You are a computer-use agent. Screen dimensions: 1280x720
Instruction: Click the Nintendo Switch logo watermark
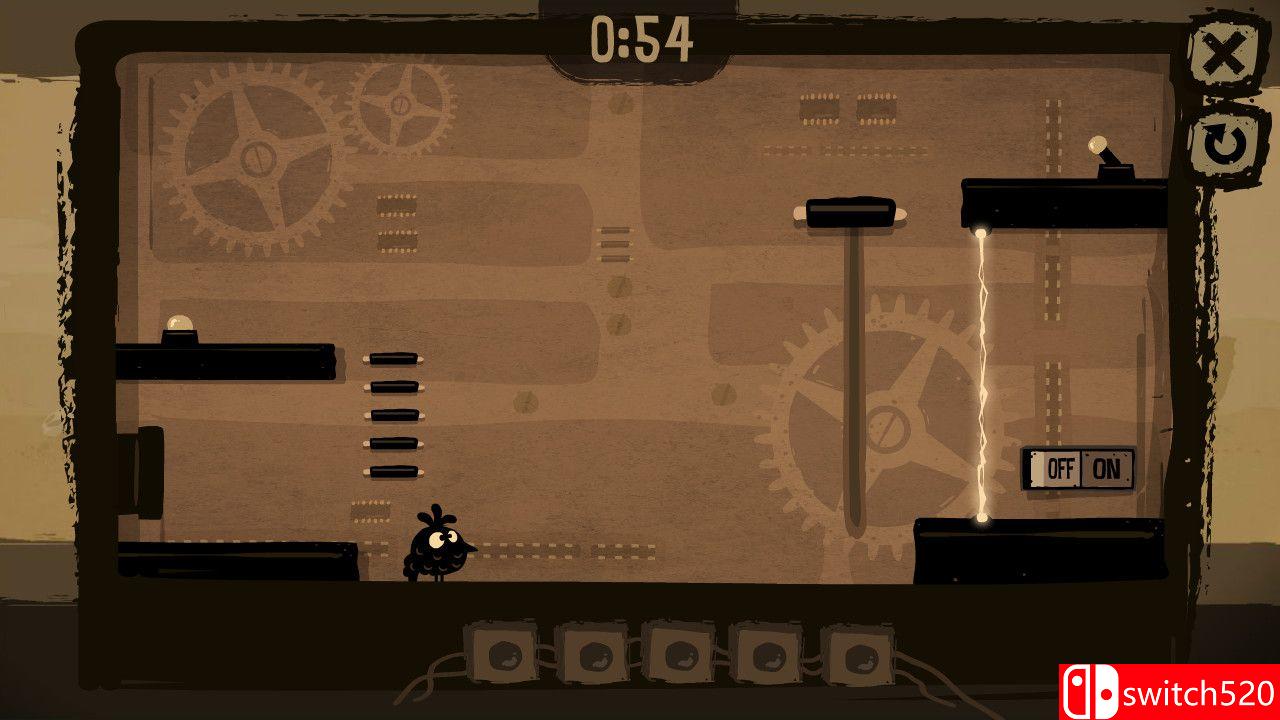coord(1090,692)
